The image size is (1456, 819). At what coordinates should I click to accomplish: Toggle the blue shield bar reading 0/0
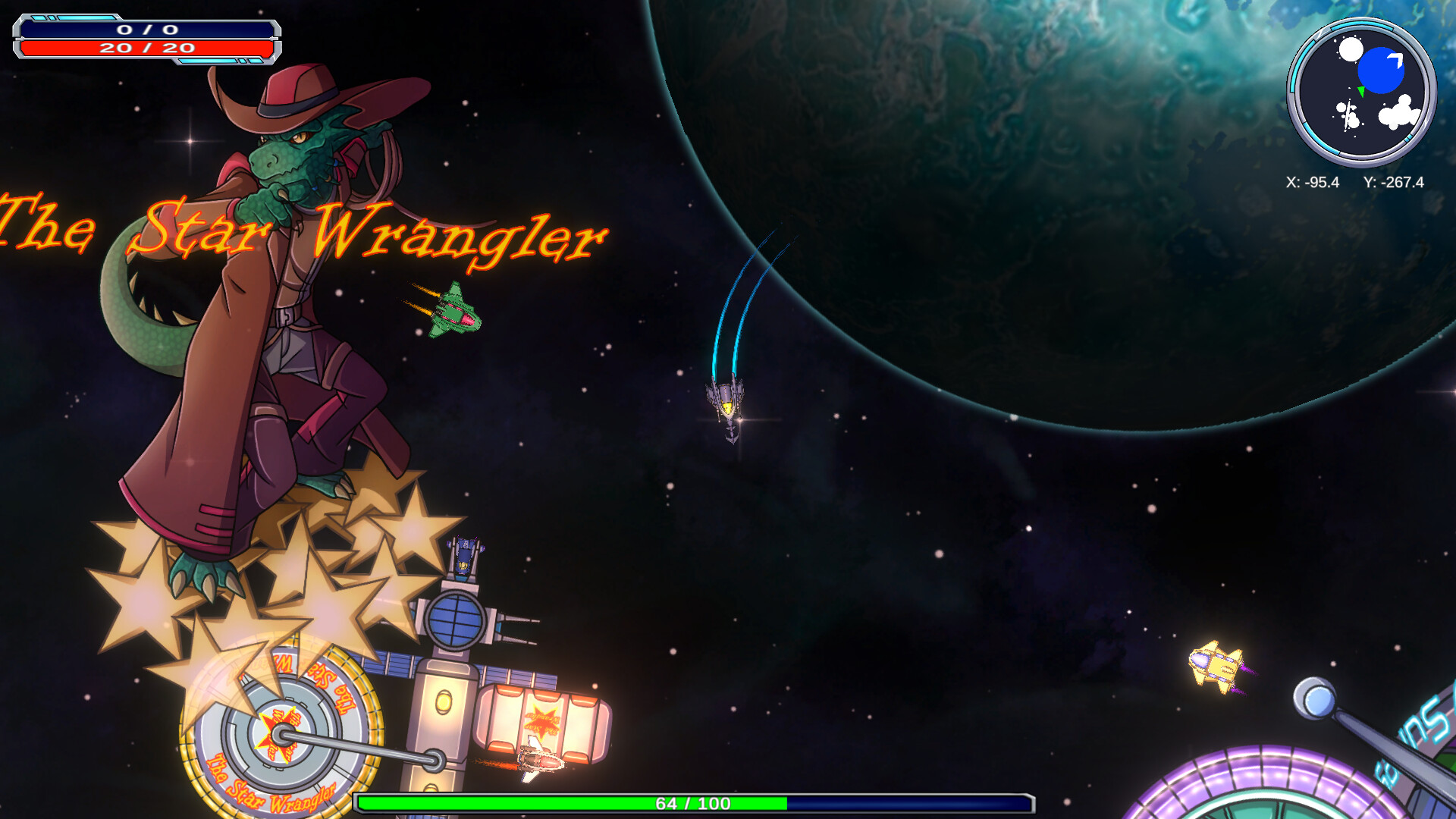click(x=148, y=29)
